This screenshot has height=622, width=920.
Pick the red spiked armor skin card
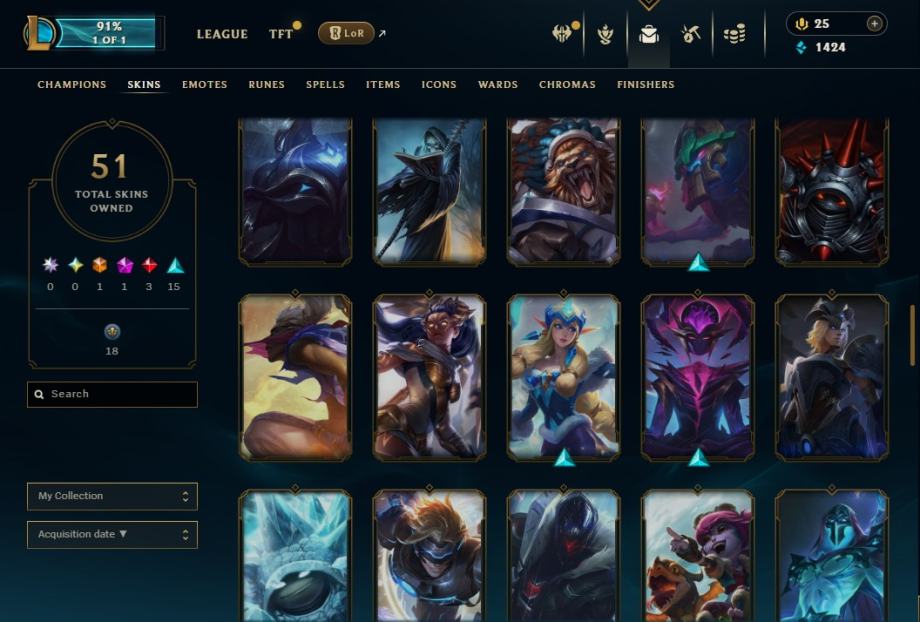point(831,190)
